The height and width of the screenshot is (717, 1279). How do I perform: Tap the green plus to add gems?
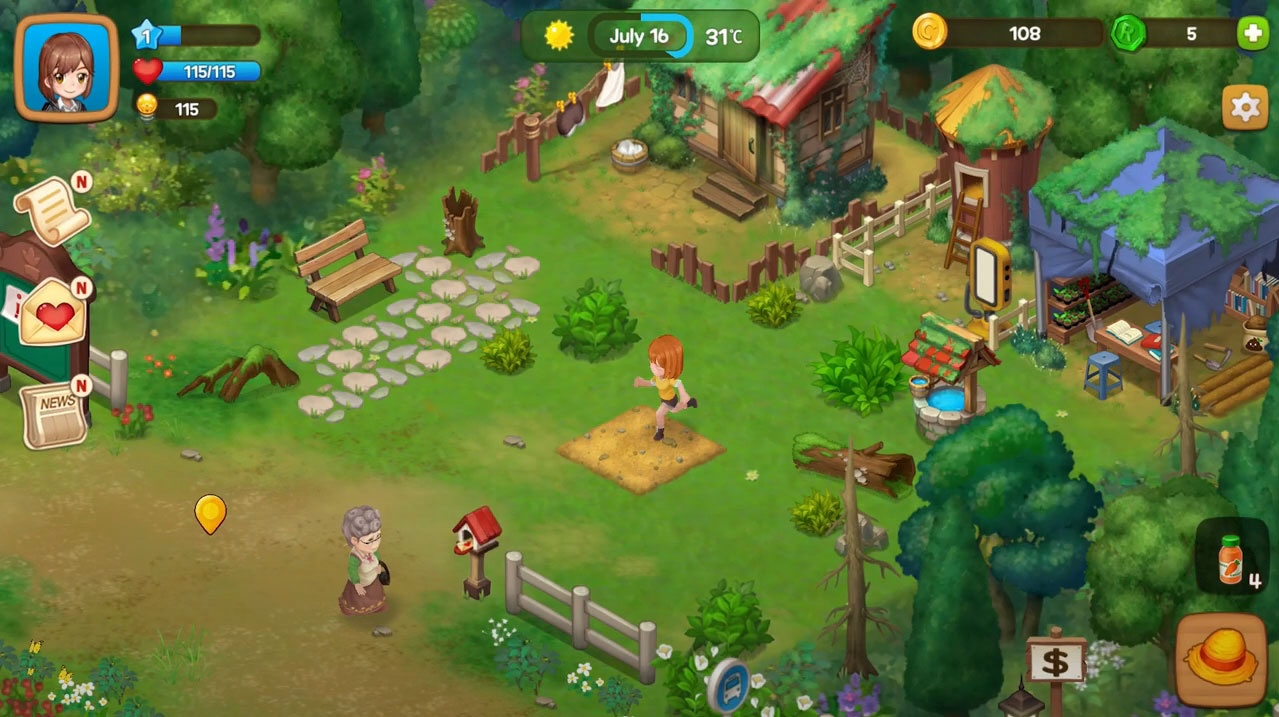pos(1252,33)
